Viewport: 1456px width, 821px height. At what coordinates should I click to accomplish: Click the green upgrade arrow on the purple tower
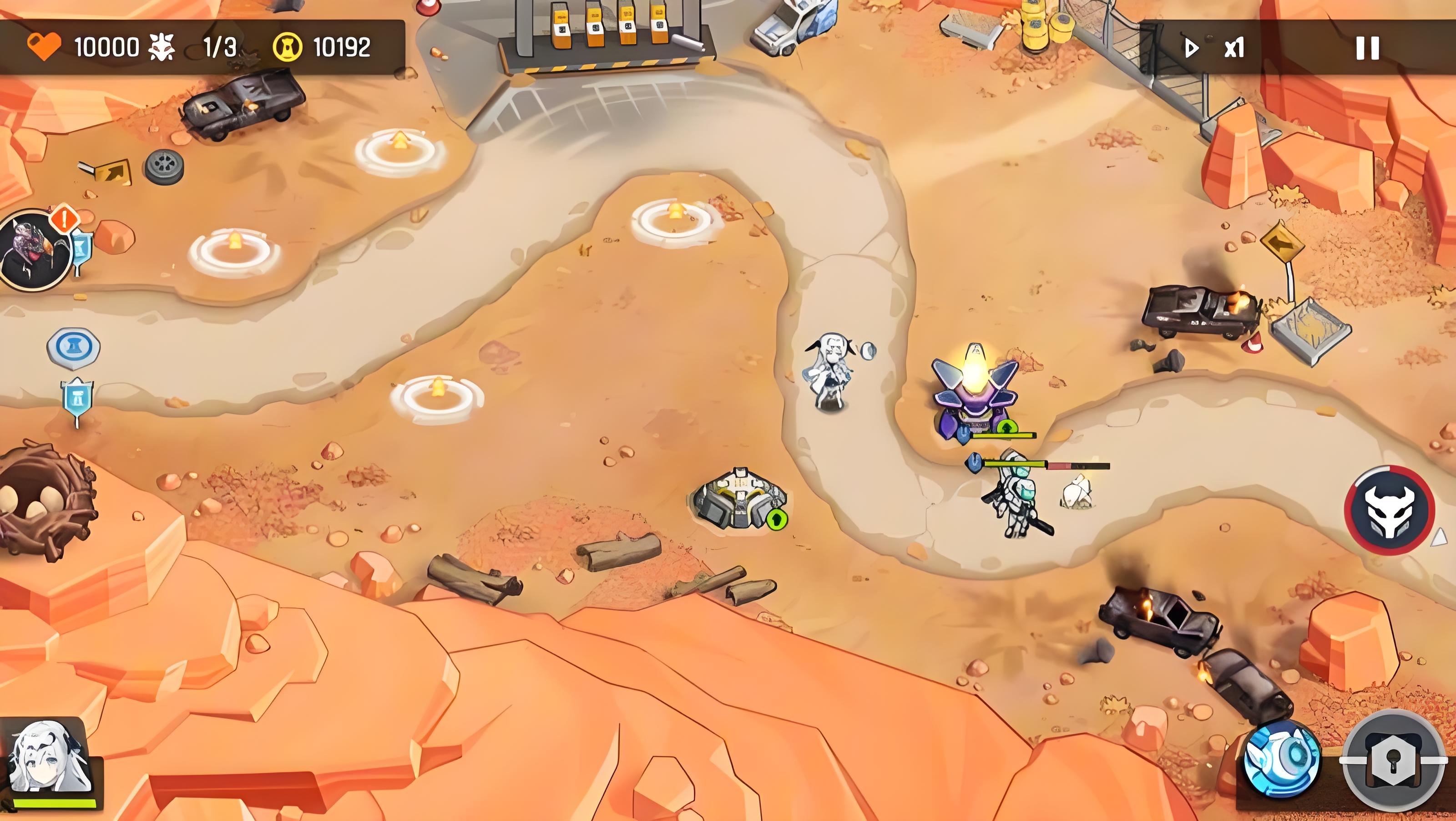tap(1005, 427)
